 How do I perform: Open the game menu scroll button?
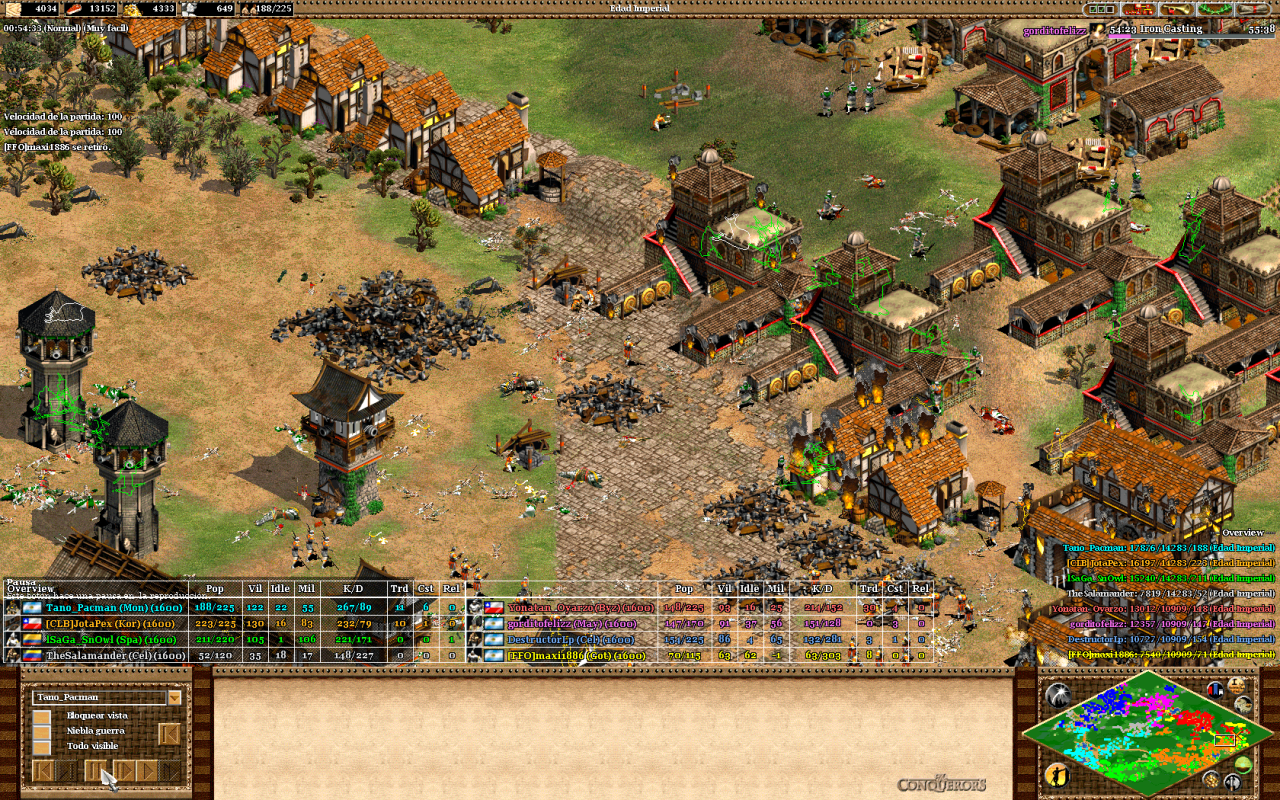(1253, 9)
